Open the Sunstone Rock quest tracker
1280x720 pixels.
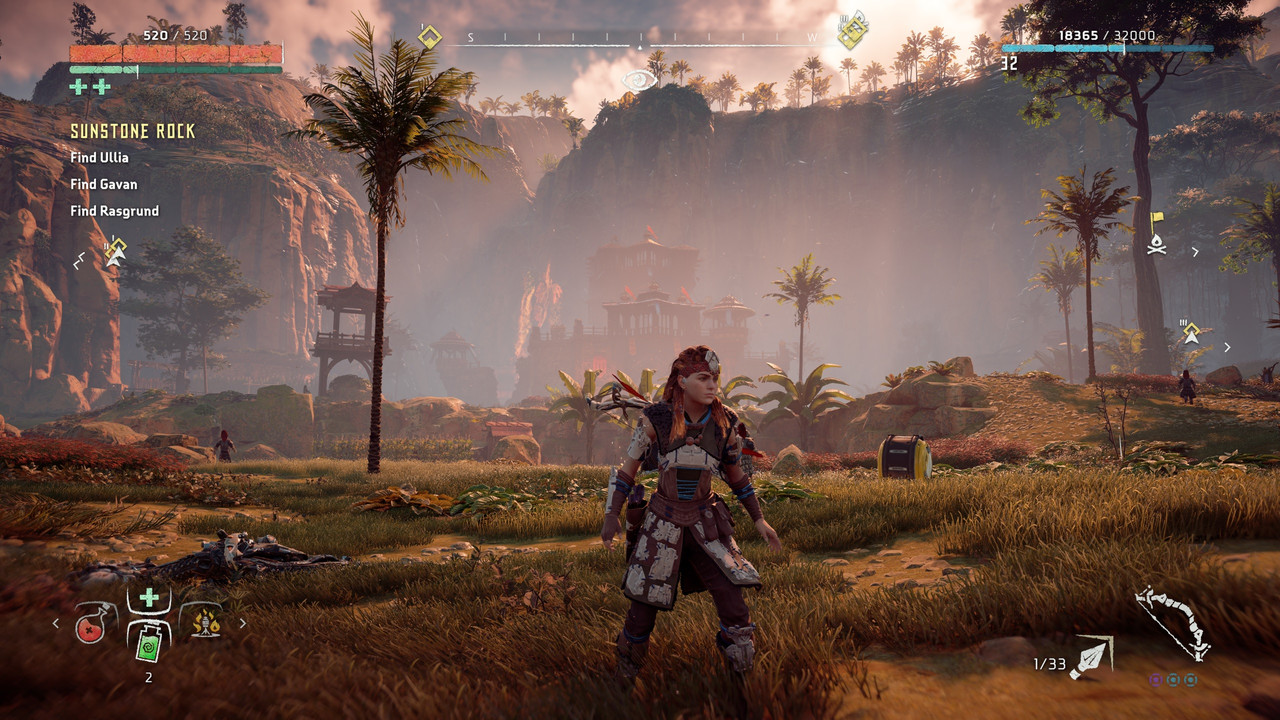[132, 132]
